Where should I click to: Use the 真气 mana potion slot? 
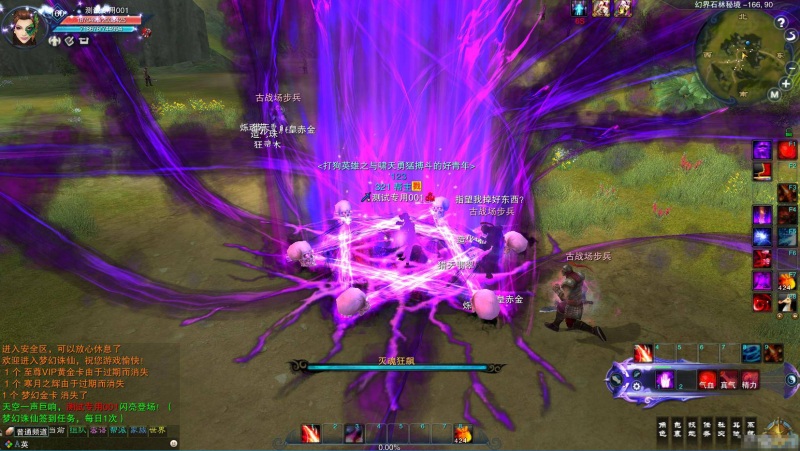727,381
